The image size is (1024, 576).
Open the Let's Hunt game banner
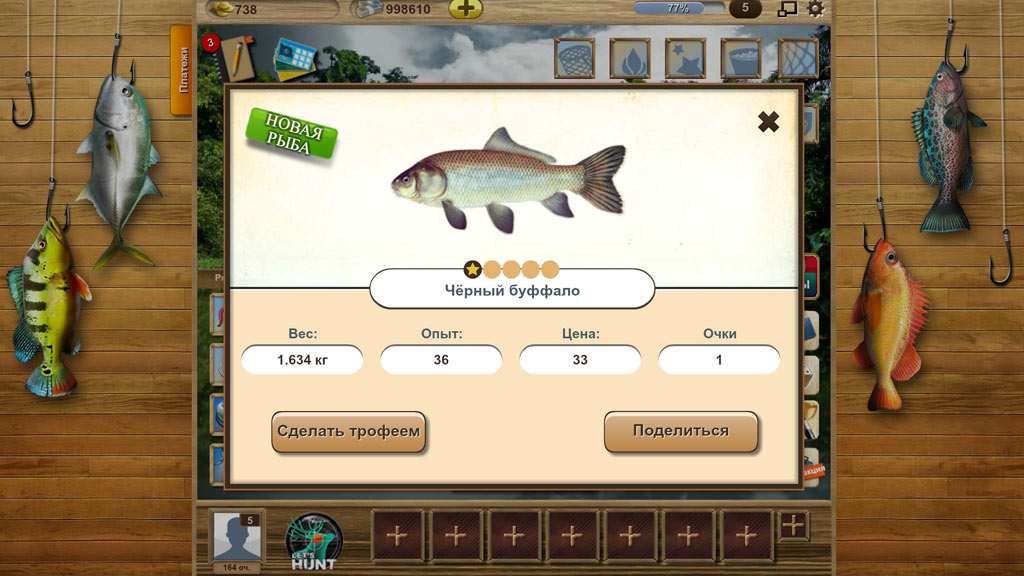pos(313,542)
